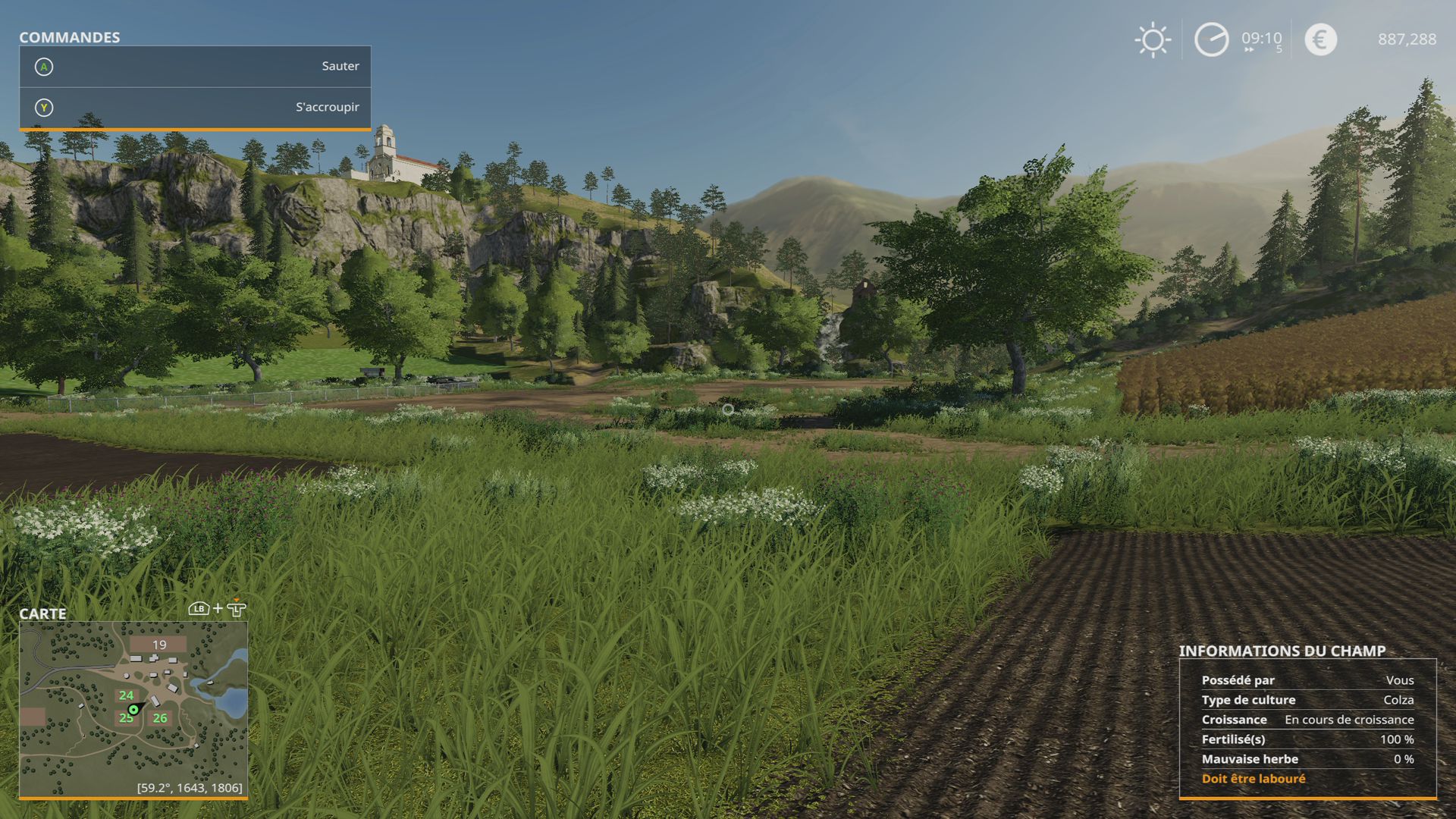The width and height of the screenshot is (1456, 819).
Task: Click the left-stick icon beside the plus sign
Action: click(x=236, y=609)
